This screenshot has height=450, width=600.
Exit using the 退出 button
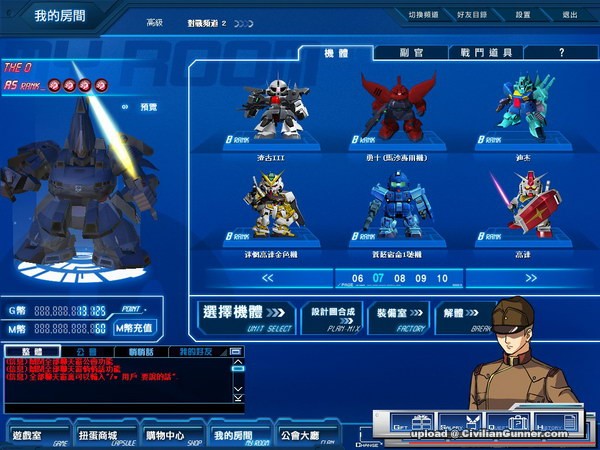click(x=570, y=15)
